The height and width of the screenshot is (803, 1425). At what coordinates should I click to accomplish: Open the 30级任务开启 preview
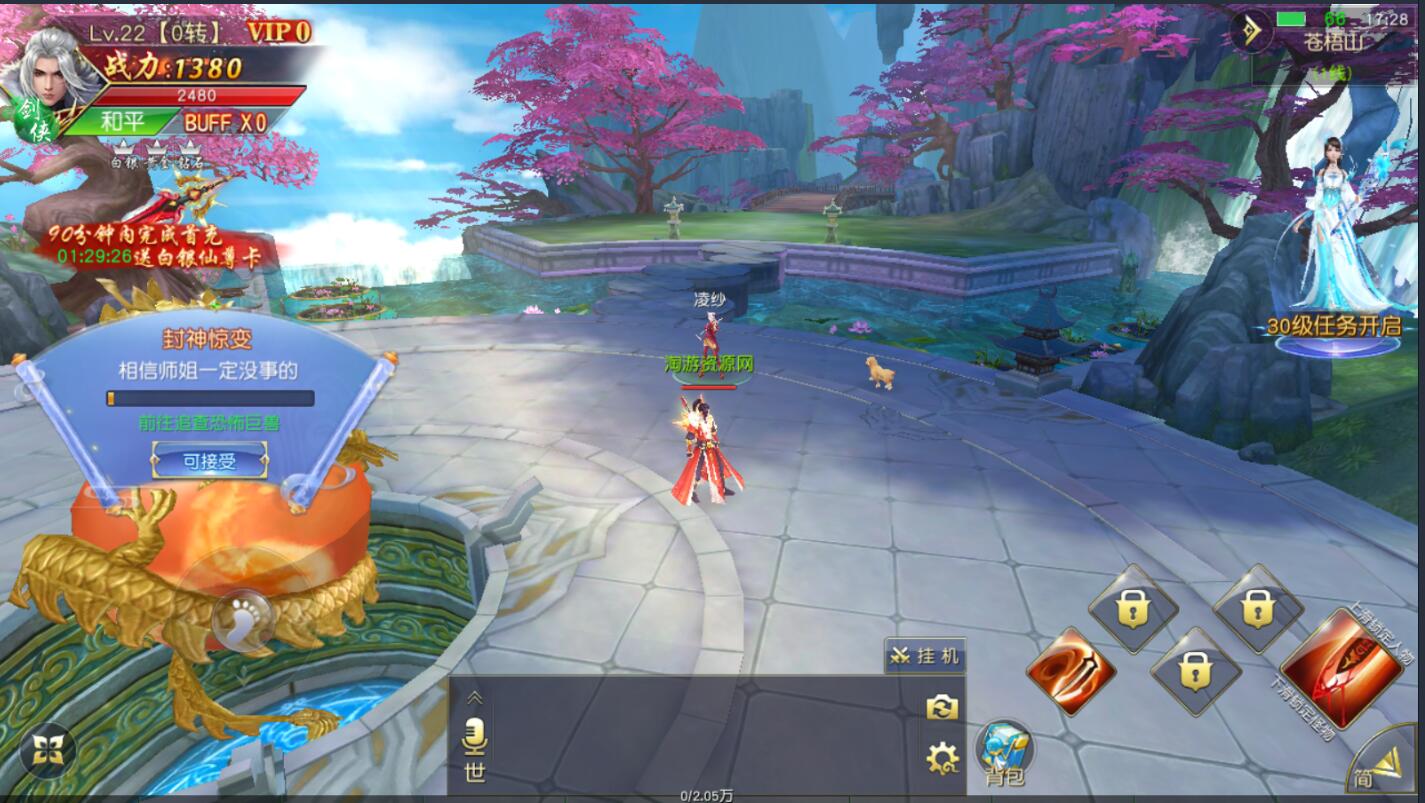coord(1335,325)
